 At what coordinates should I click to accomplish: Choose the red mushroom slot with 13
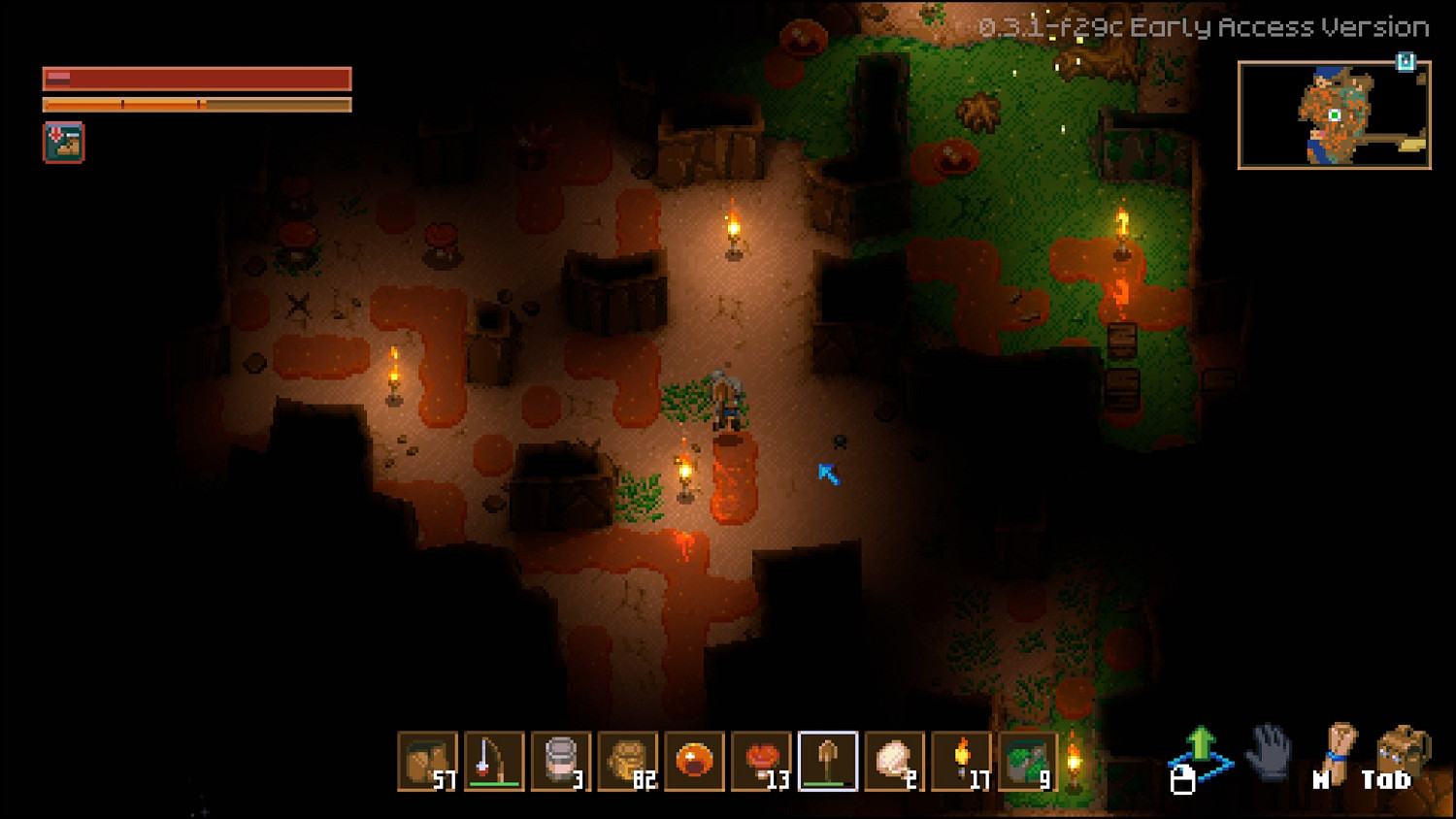point(762,762)
